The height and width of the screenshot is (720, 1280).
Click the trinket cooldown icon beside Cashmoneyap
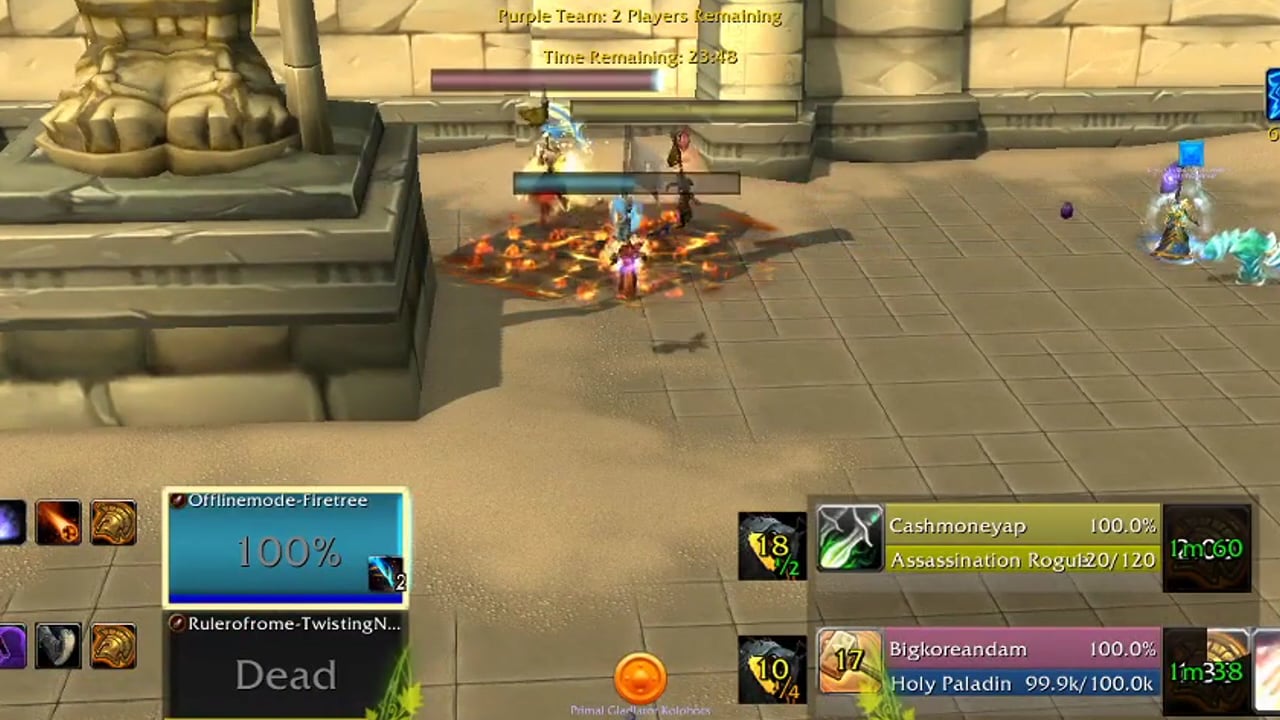click(1207, 547)
